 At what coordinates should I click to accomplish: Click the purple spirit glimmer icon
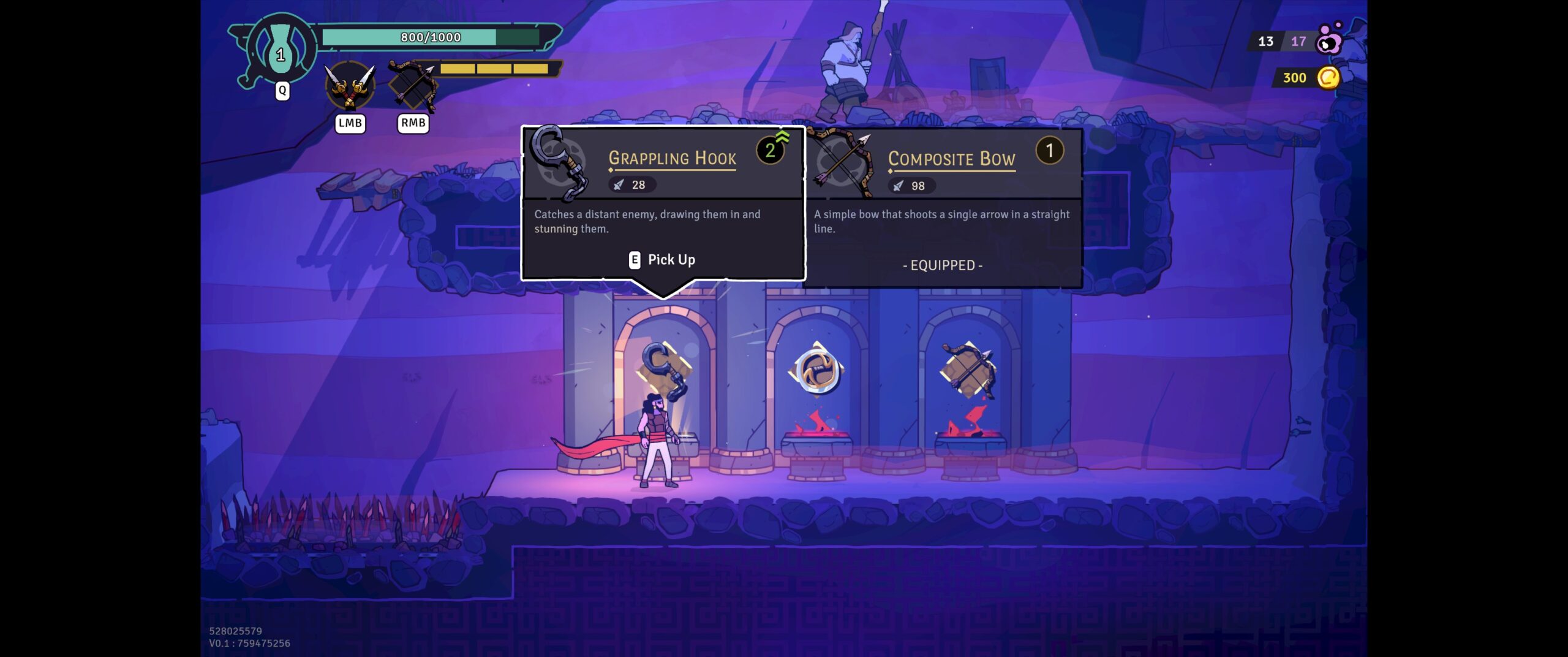[x=1329, y=40]
